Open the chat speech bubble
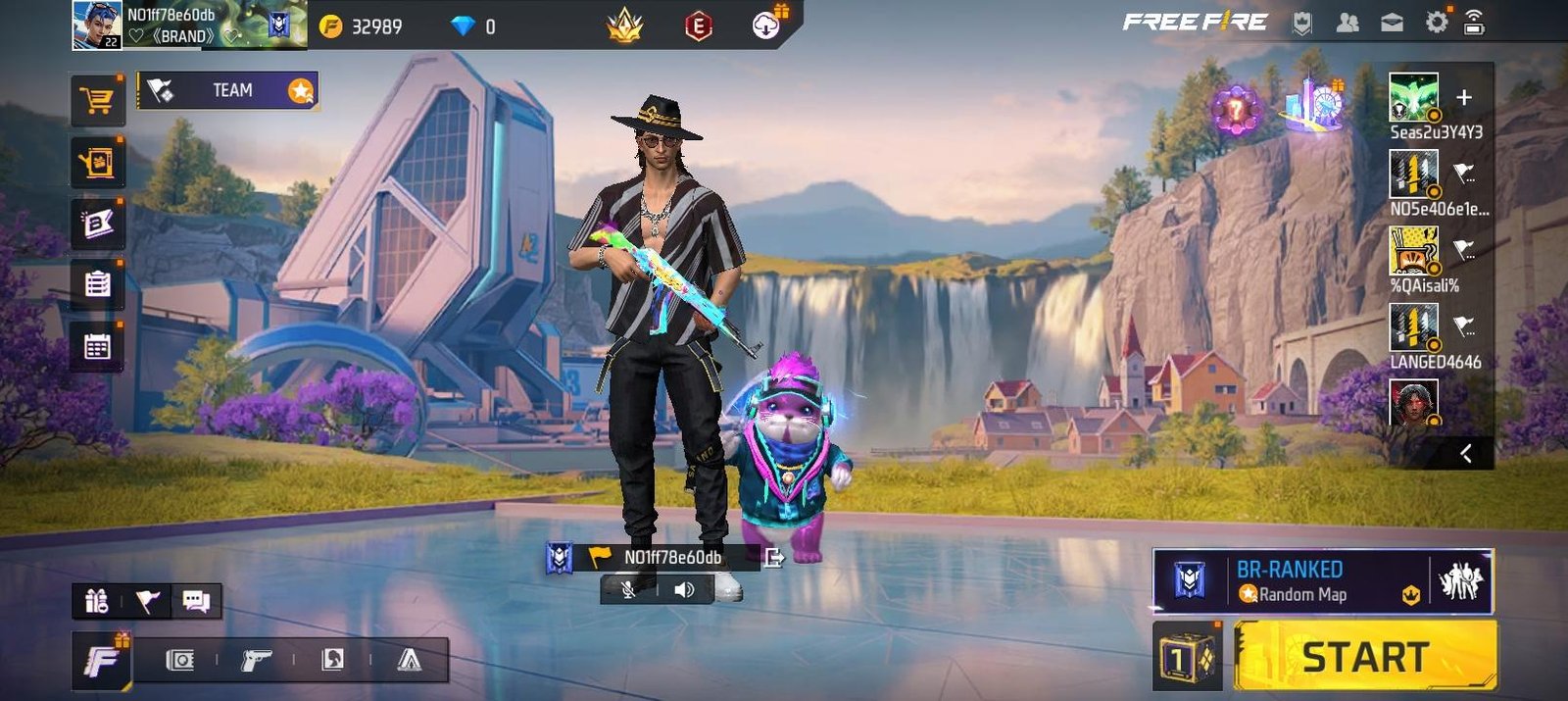 (x=196, y=601)
